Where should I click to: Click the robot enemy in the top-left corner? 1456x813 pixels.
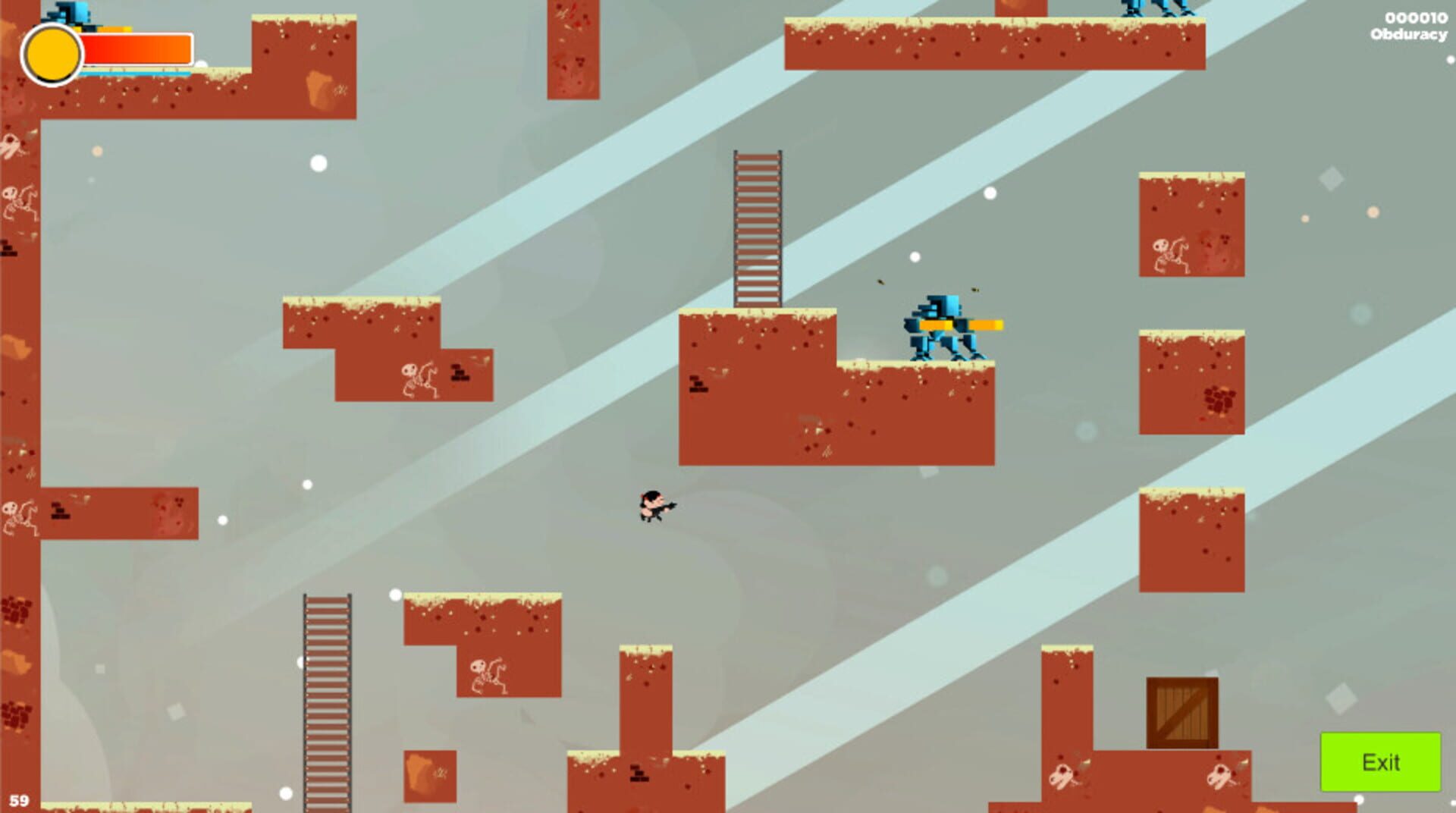[x=72, y=11]
